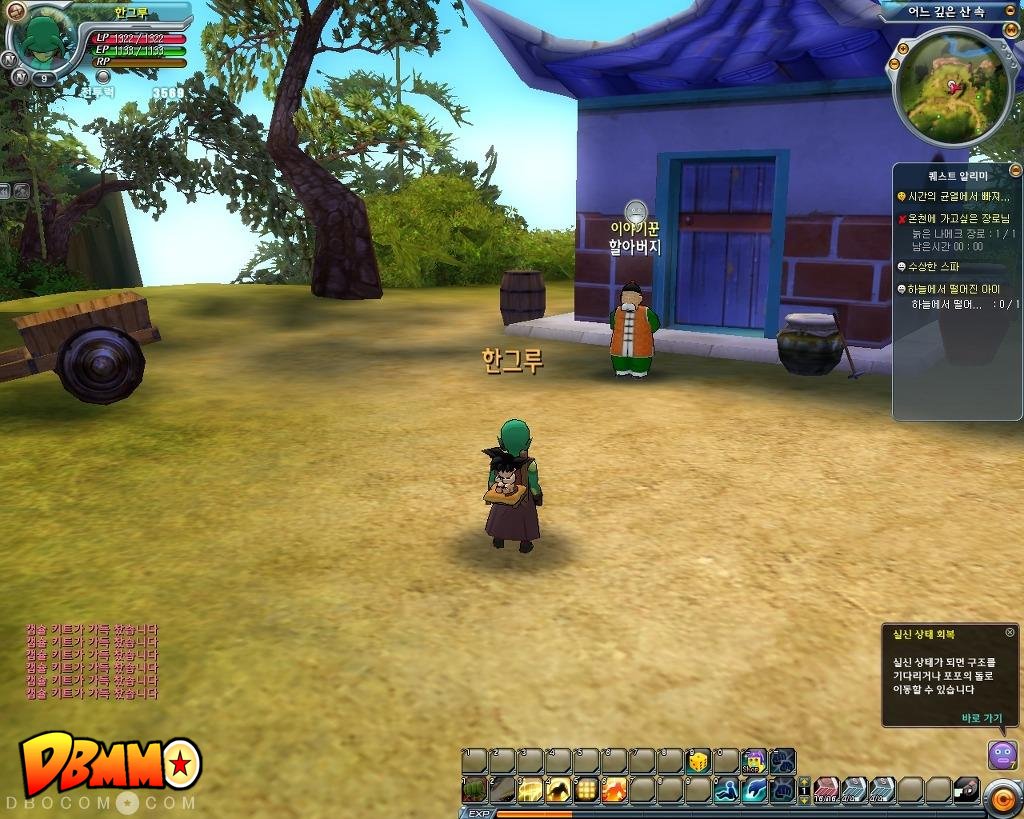
Task: Open the orange main menu orb button
Action: pyautogui.click(x=1001, y=797)
